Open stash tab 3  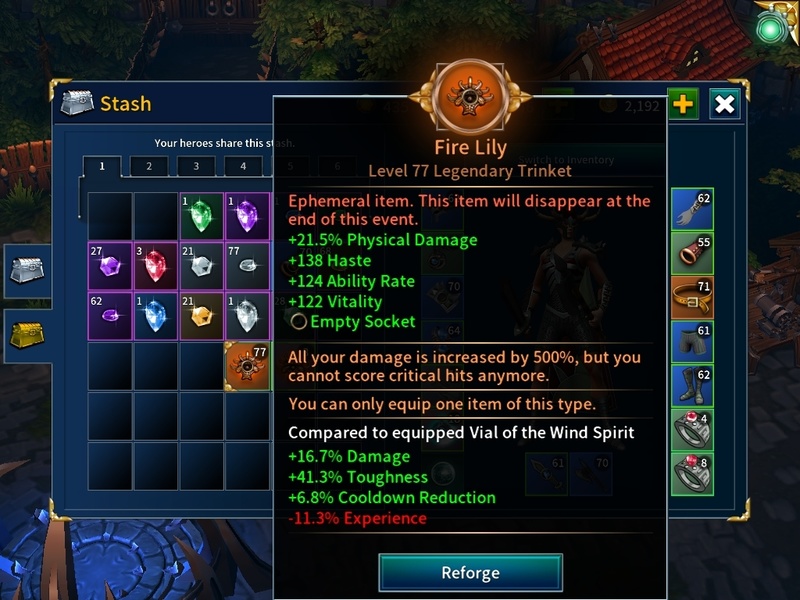pos(196,167)
